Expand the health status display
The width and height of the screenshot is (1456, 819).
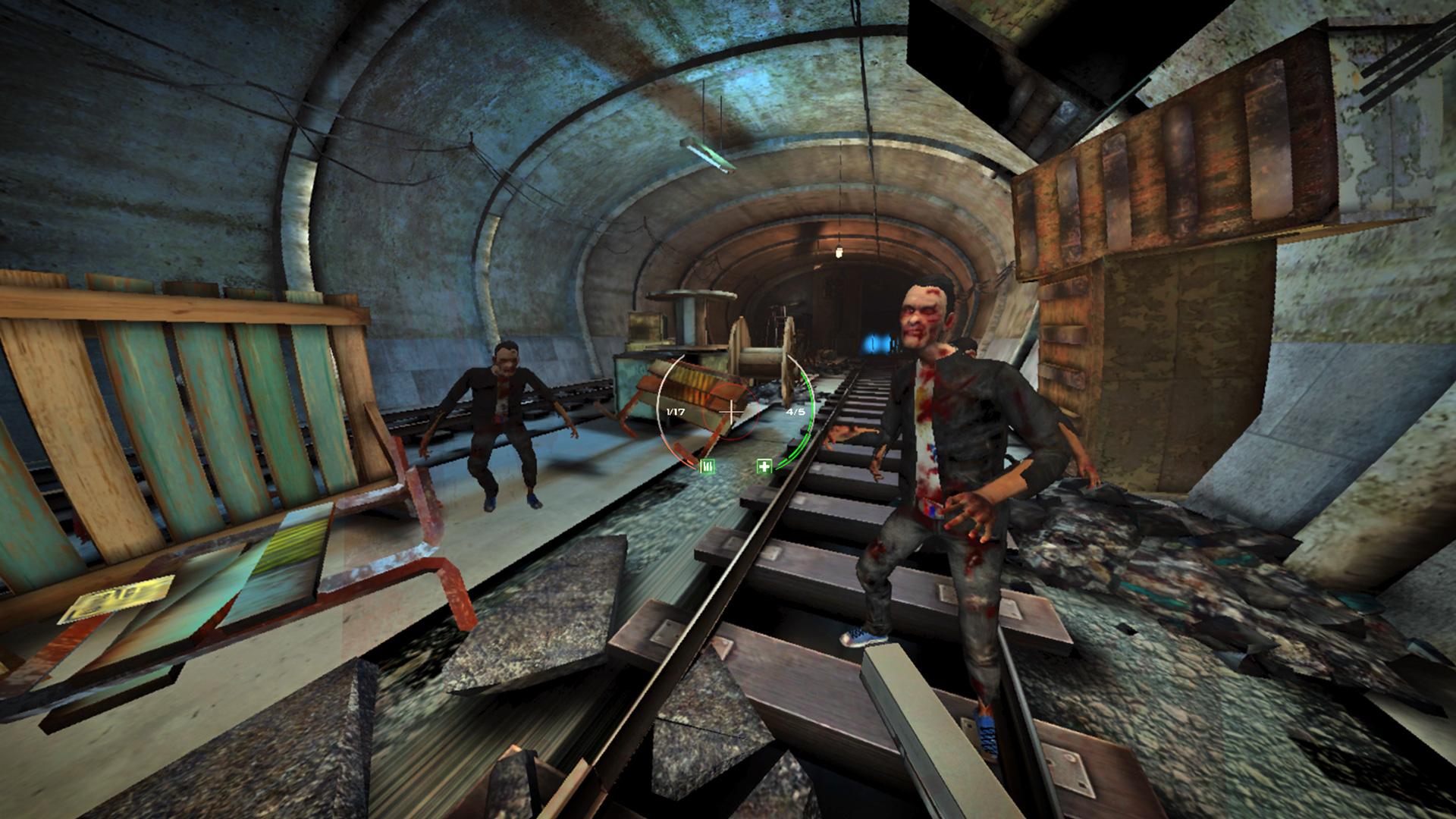795,410
